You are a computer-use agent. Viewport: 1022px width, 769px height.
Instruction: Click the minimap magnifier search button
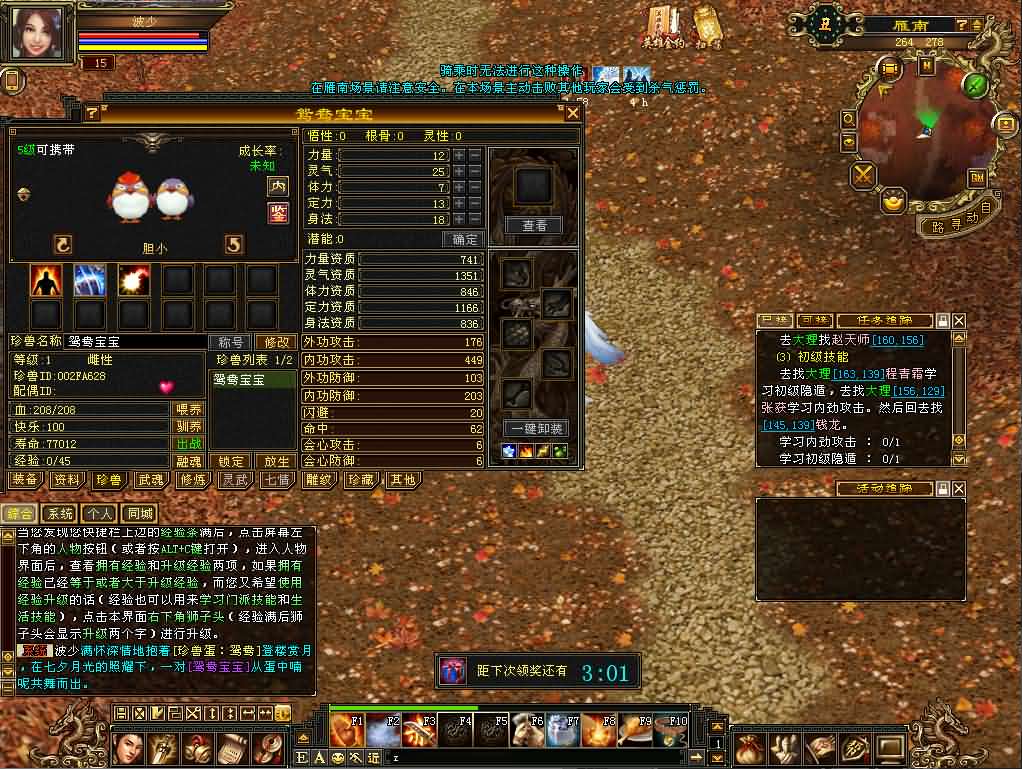(x=849, y=119)
